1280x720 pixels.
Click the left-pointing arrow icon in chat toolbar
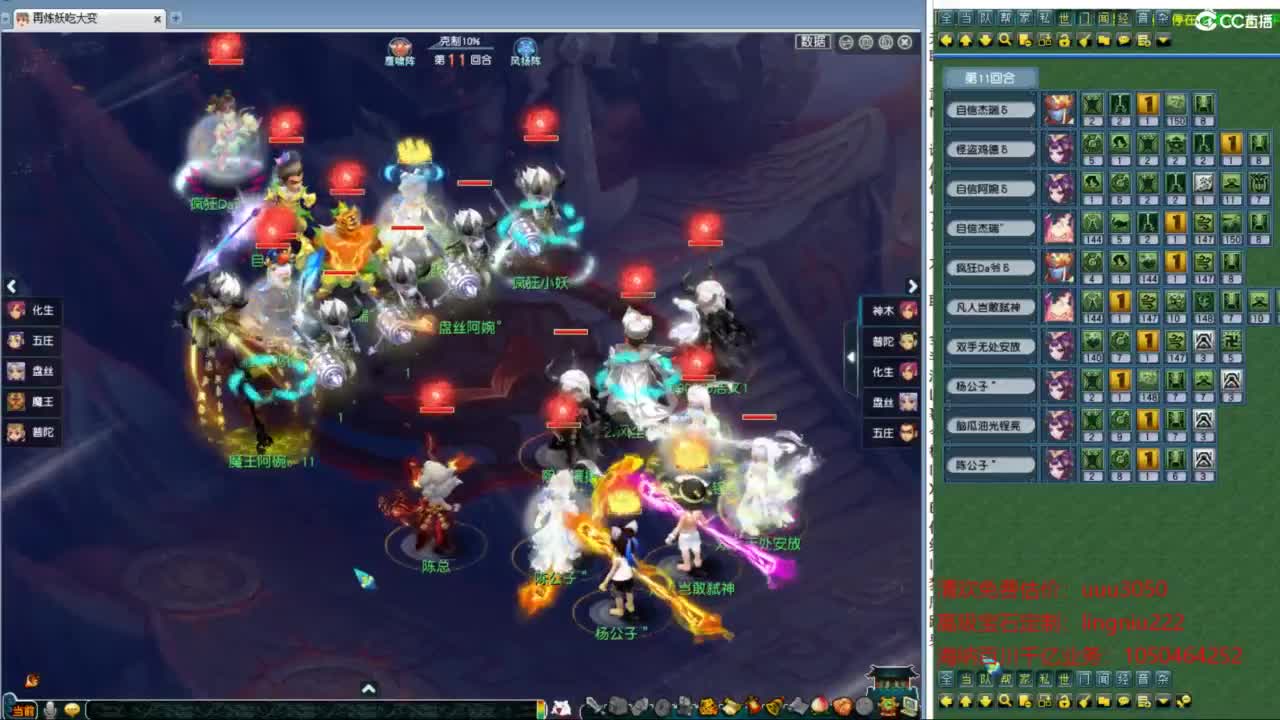tap(946, 41)
